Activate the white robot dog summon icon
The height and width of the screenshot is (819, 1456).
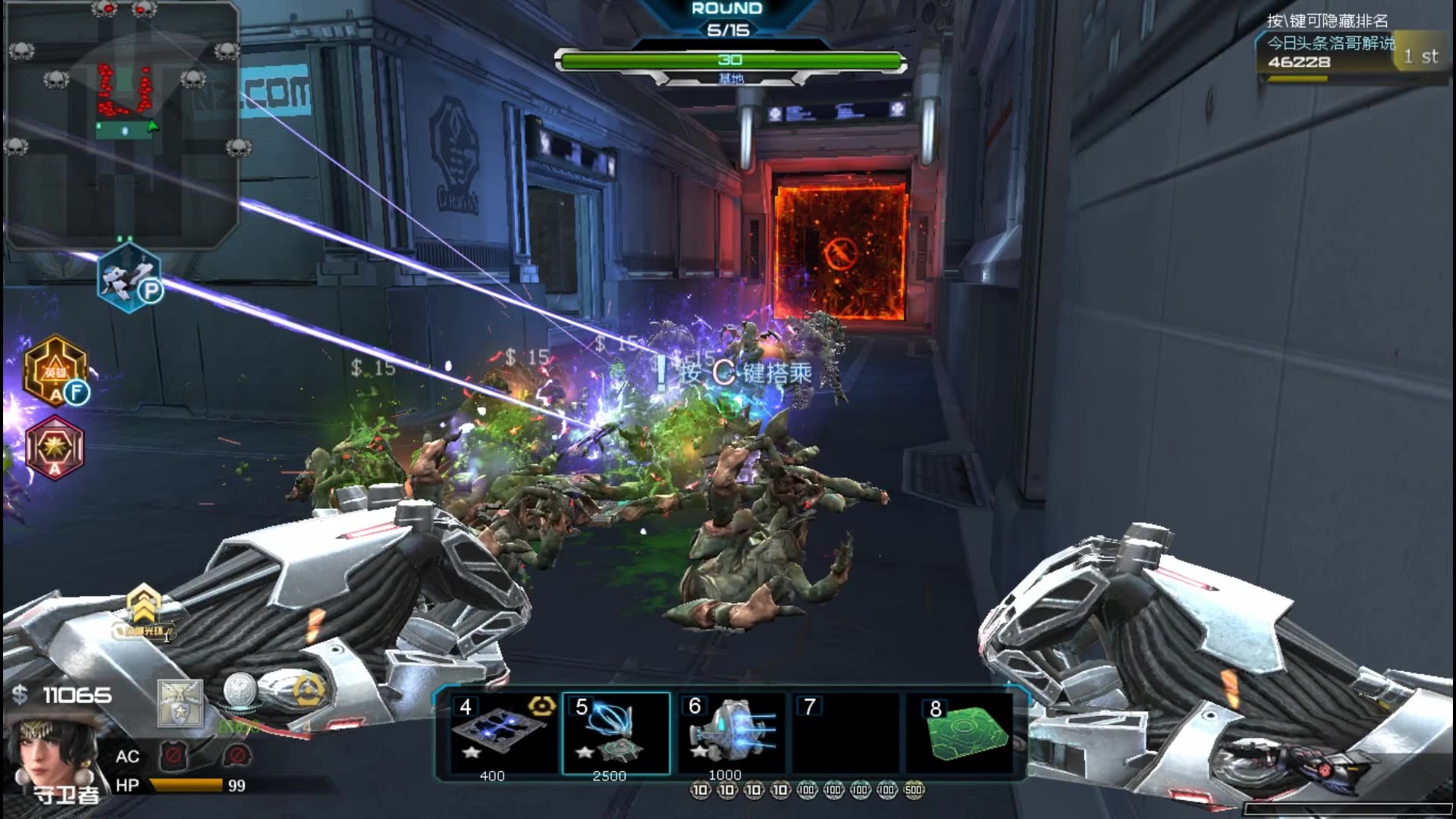[x=130, y=278]
